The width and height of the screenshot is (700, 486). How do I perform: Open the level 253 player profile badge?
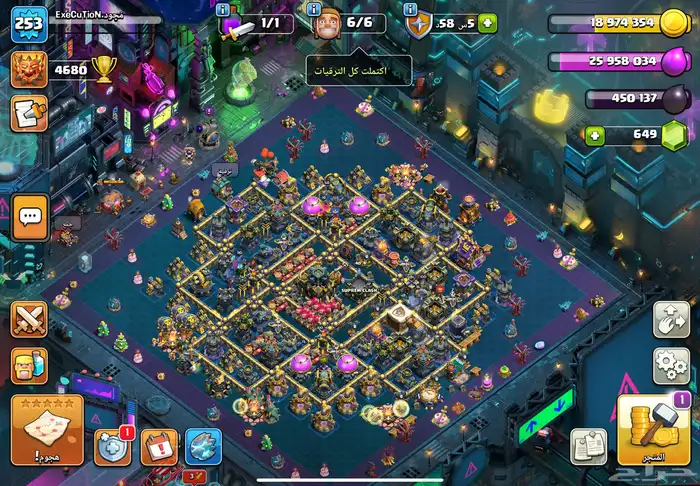tap(29, 22)
